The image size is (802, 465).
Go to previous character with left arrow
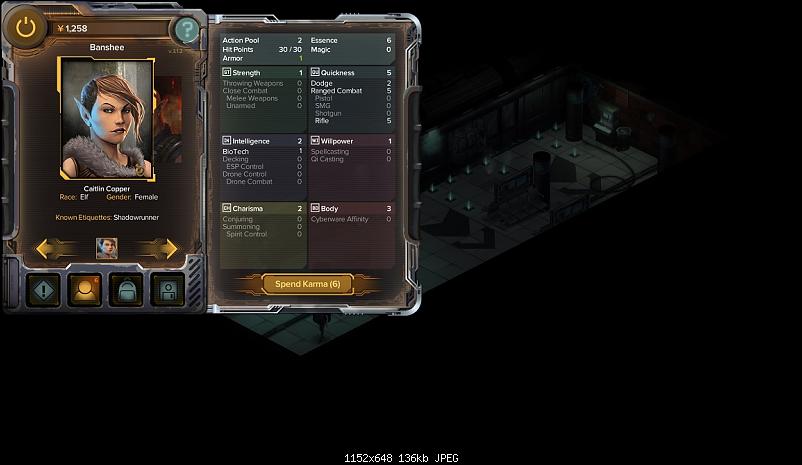coord(52,248)
